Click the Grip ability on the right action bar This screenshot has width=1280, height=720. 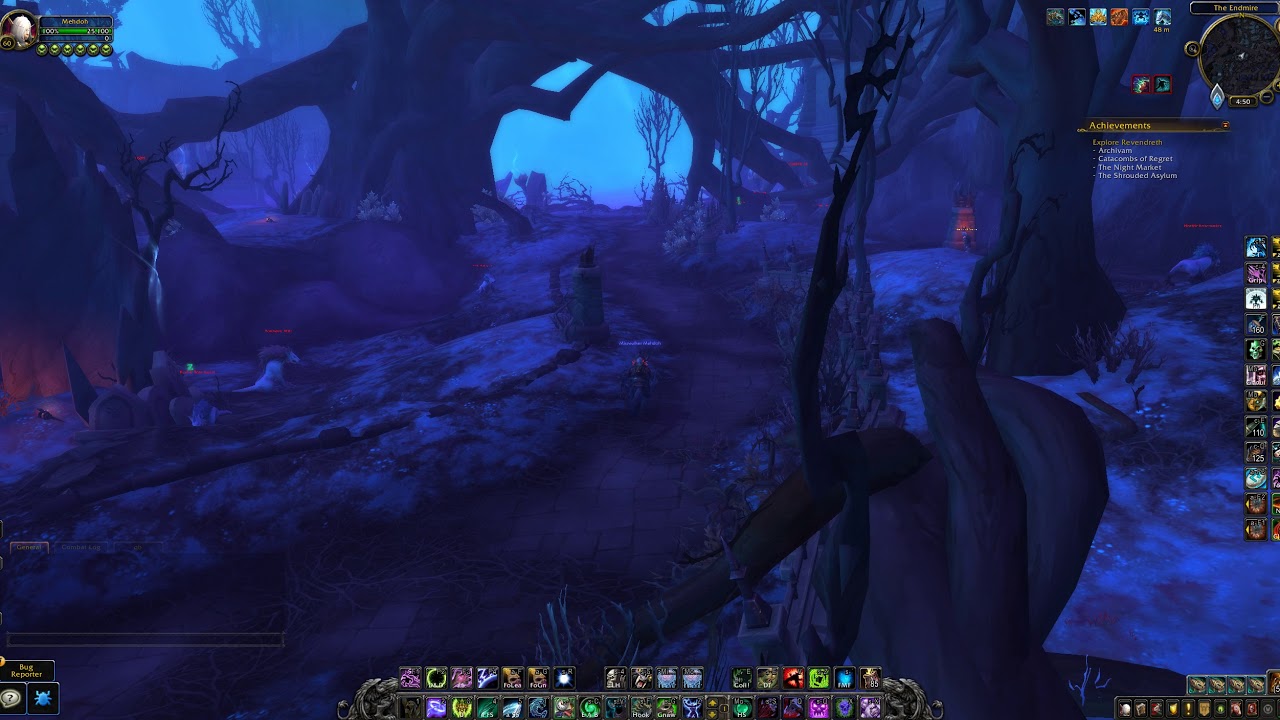[x=1257, y=272]
